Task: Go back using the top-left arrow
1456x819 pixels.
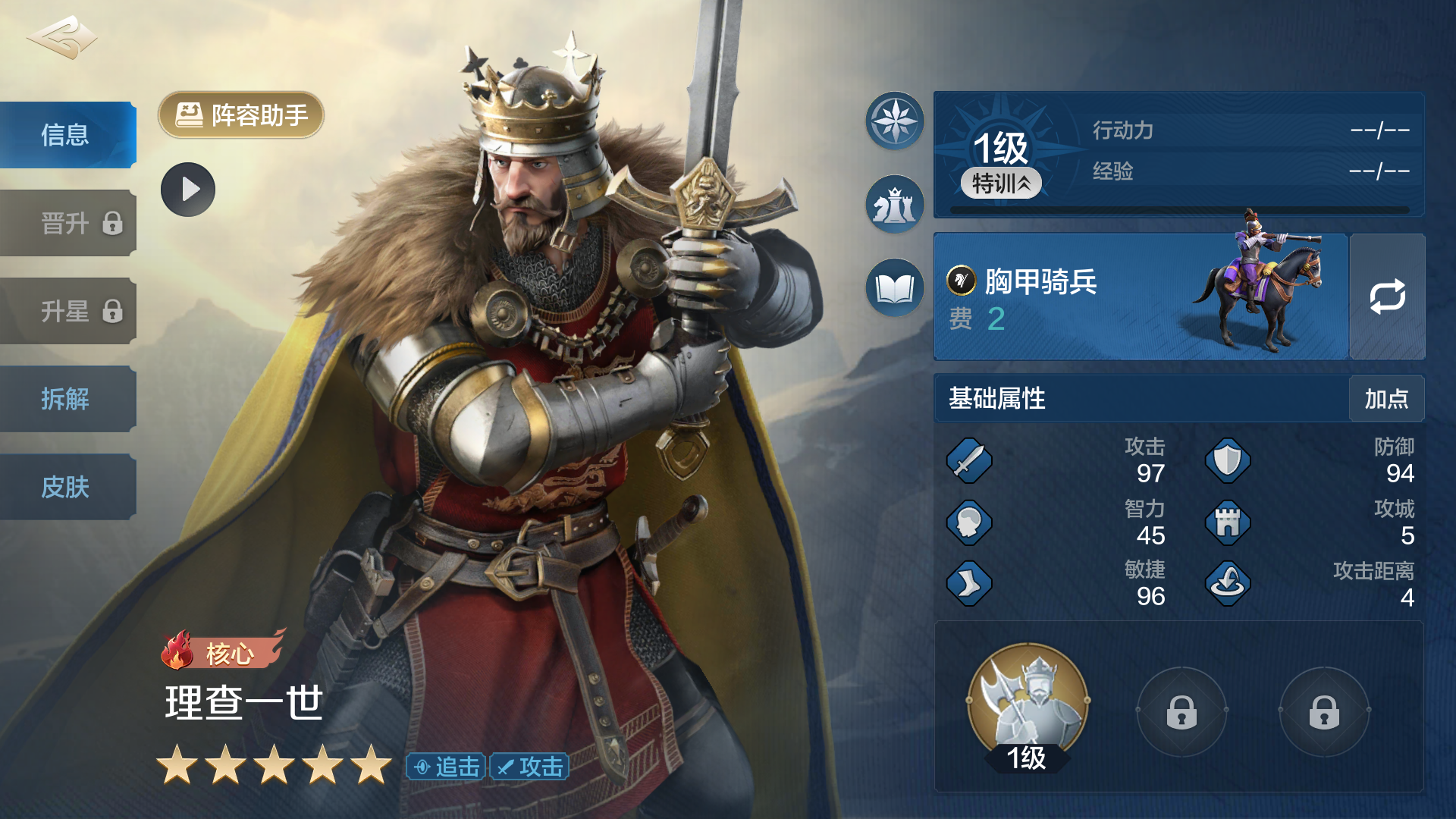Action: (x=62, y=38)
